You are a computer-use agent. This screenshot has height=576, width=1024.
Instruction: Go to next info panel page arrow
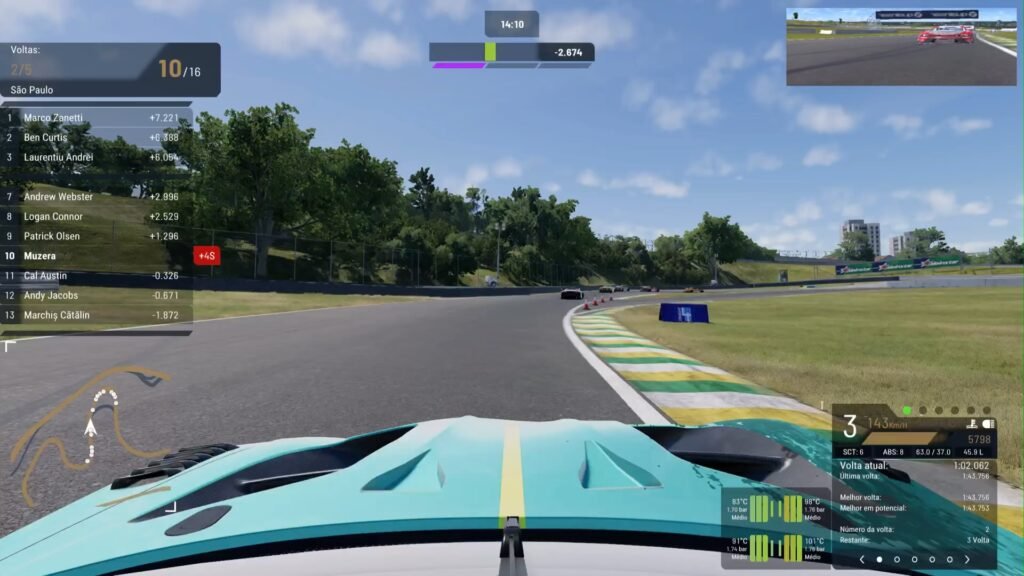(967, 560)
